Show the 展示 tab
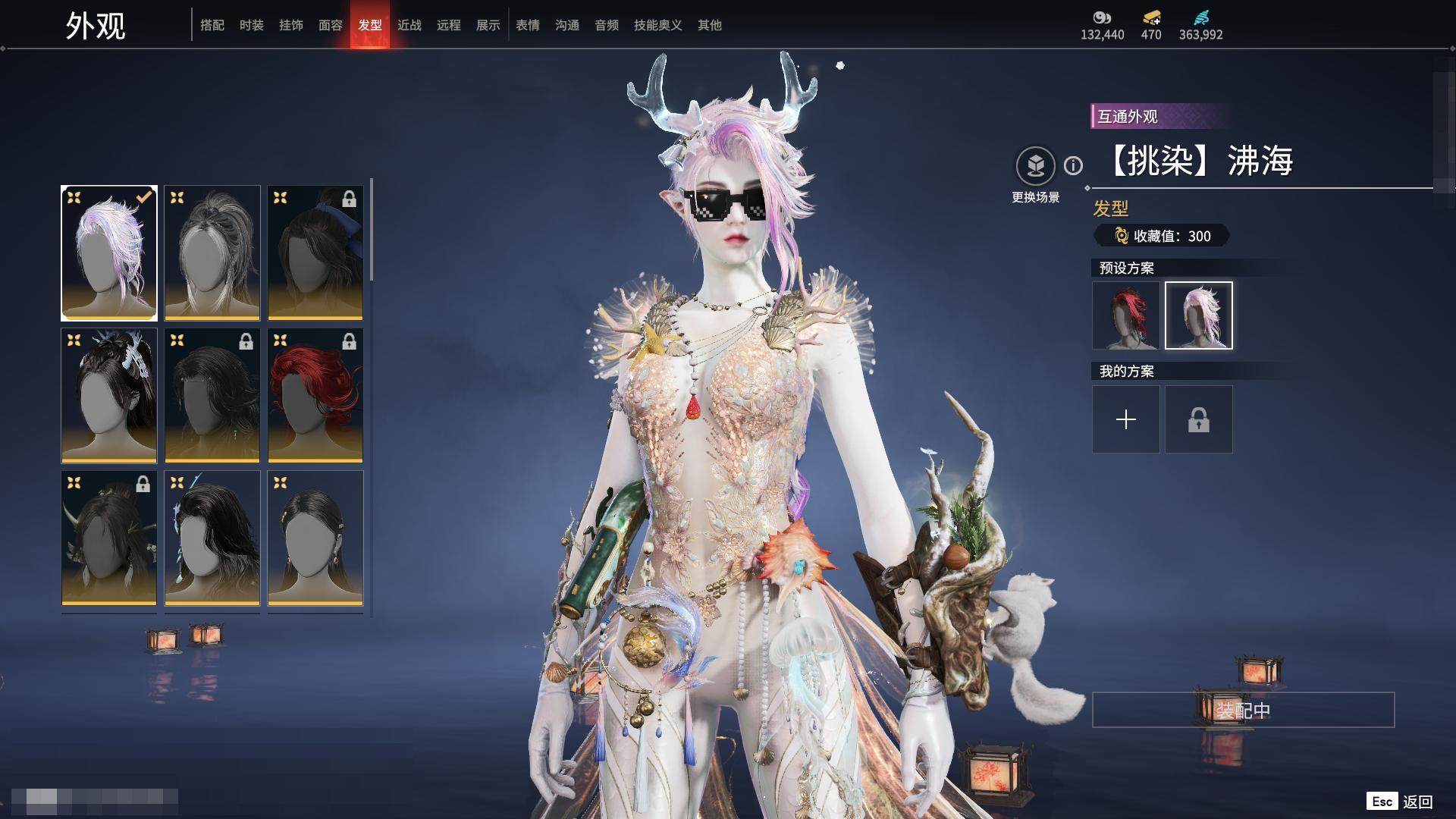The width and height of the screenshot is (1456, 819). (x=488, y=25)
